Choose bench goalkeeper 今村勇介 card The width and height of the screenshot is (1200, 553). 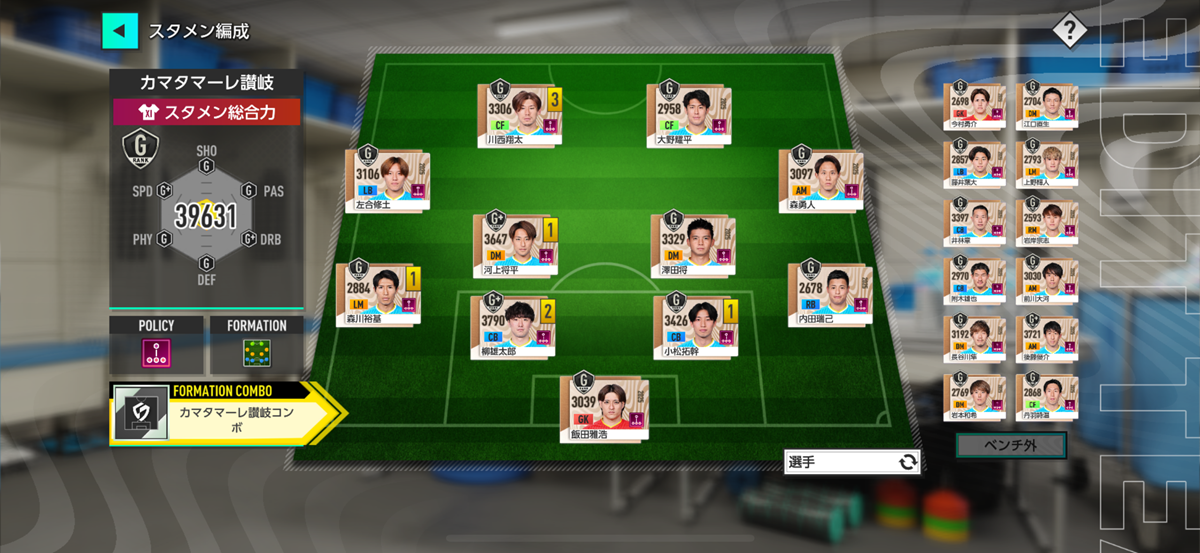[974, 105]
